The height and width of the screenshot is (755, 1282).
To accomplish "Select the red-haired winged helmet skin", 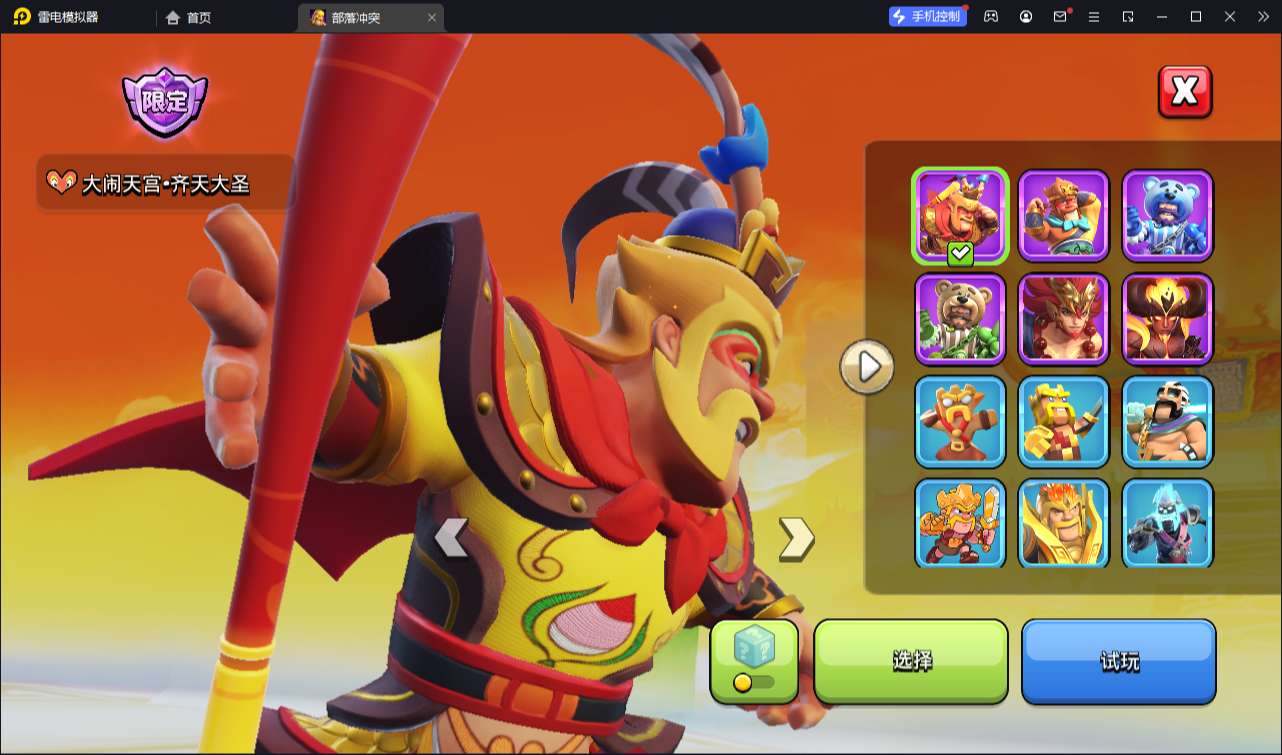I will coord(1063,319).
